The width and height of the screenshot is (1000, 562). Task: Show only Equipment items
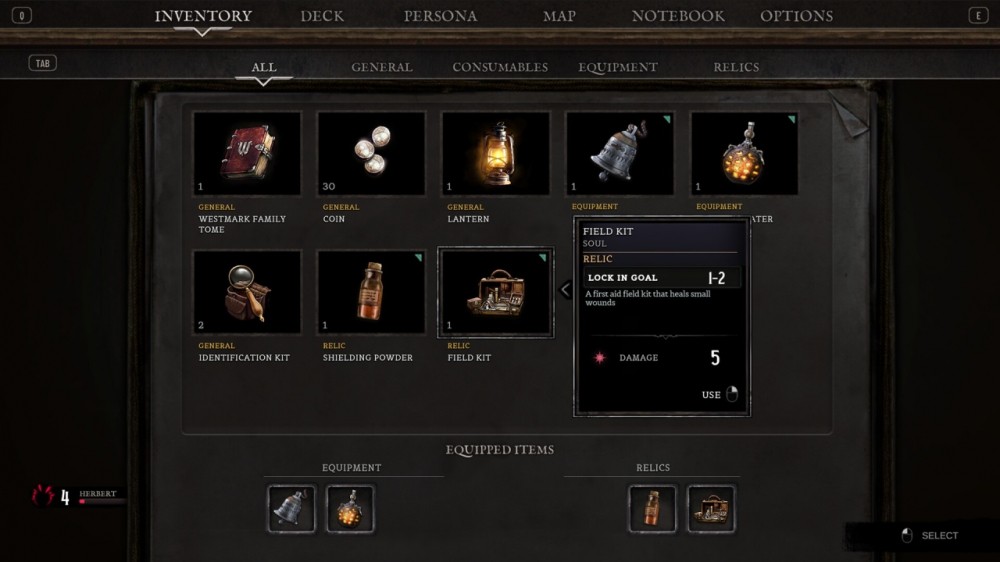point(618,67)
